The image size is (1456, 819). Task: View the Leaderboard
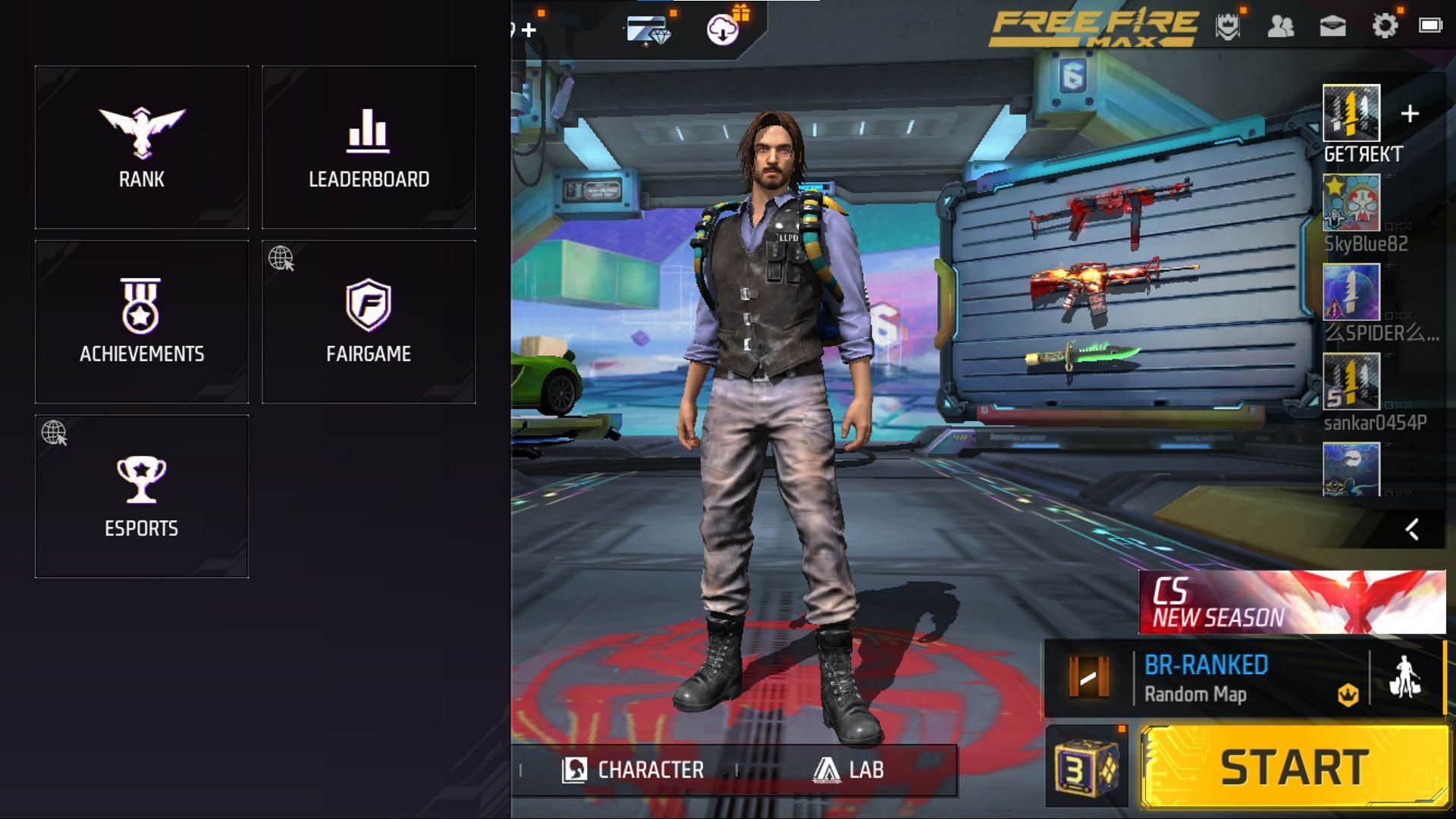click(369, 146)
